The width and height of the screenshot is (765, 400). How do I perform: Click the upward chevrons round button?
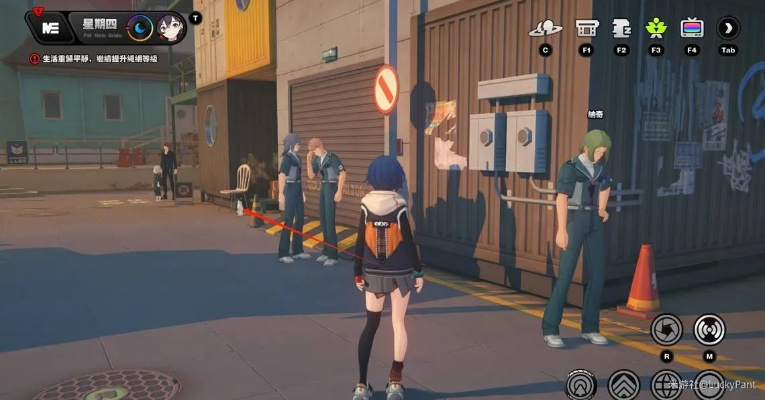coord(624,385)
